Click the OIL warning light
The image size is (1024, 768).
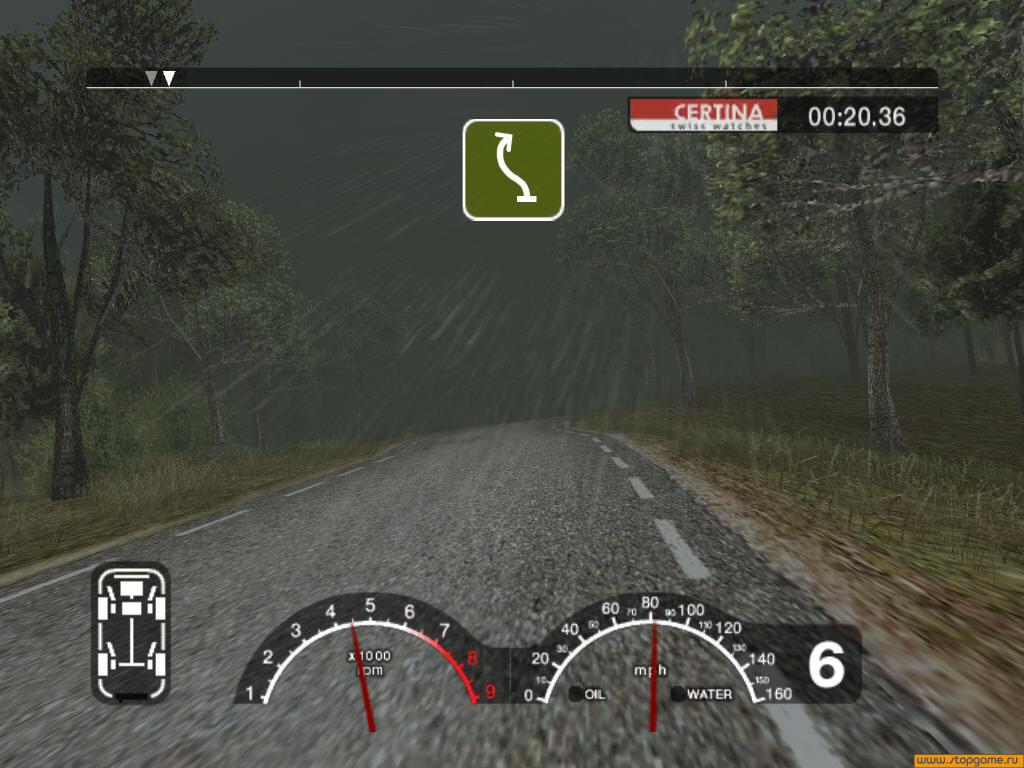[x=576, y=693]
